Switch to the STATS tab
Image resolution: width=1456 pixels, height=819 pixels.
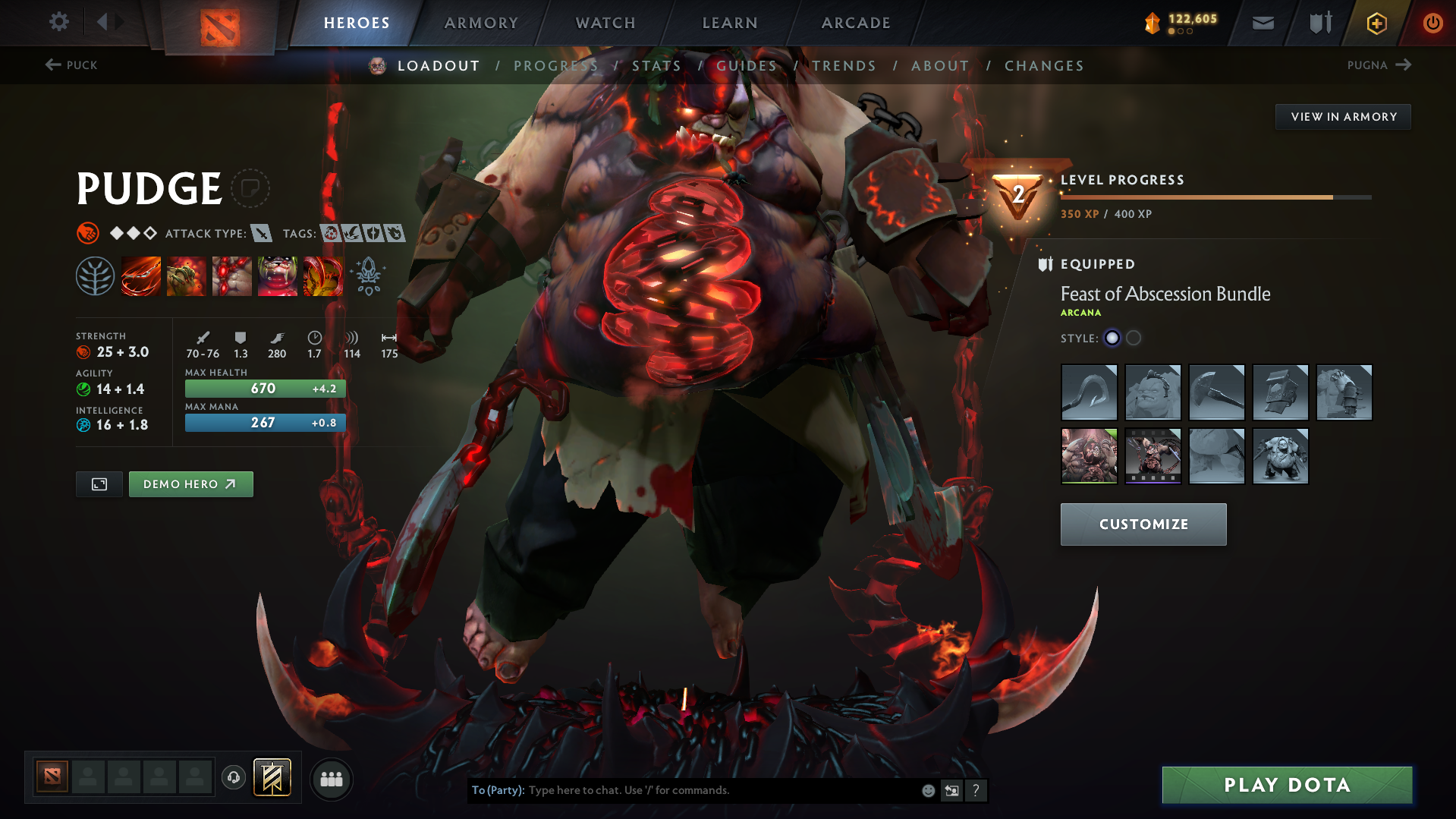tap(656, 66)
